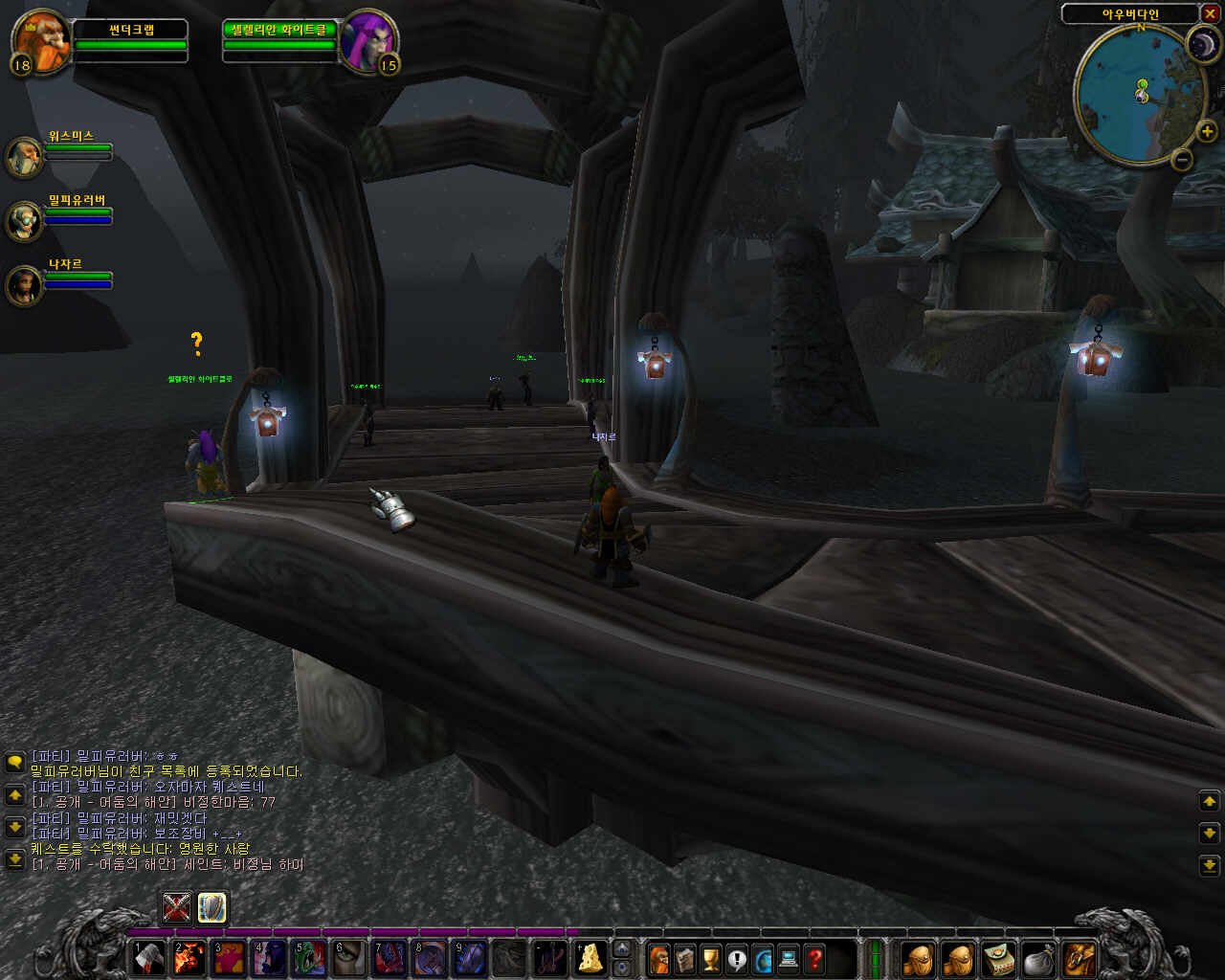Open the spellbook micro button
Screen dimensions: 1225x980
coord(685,958)
